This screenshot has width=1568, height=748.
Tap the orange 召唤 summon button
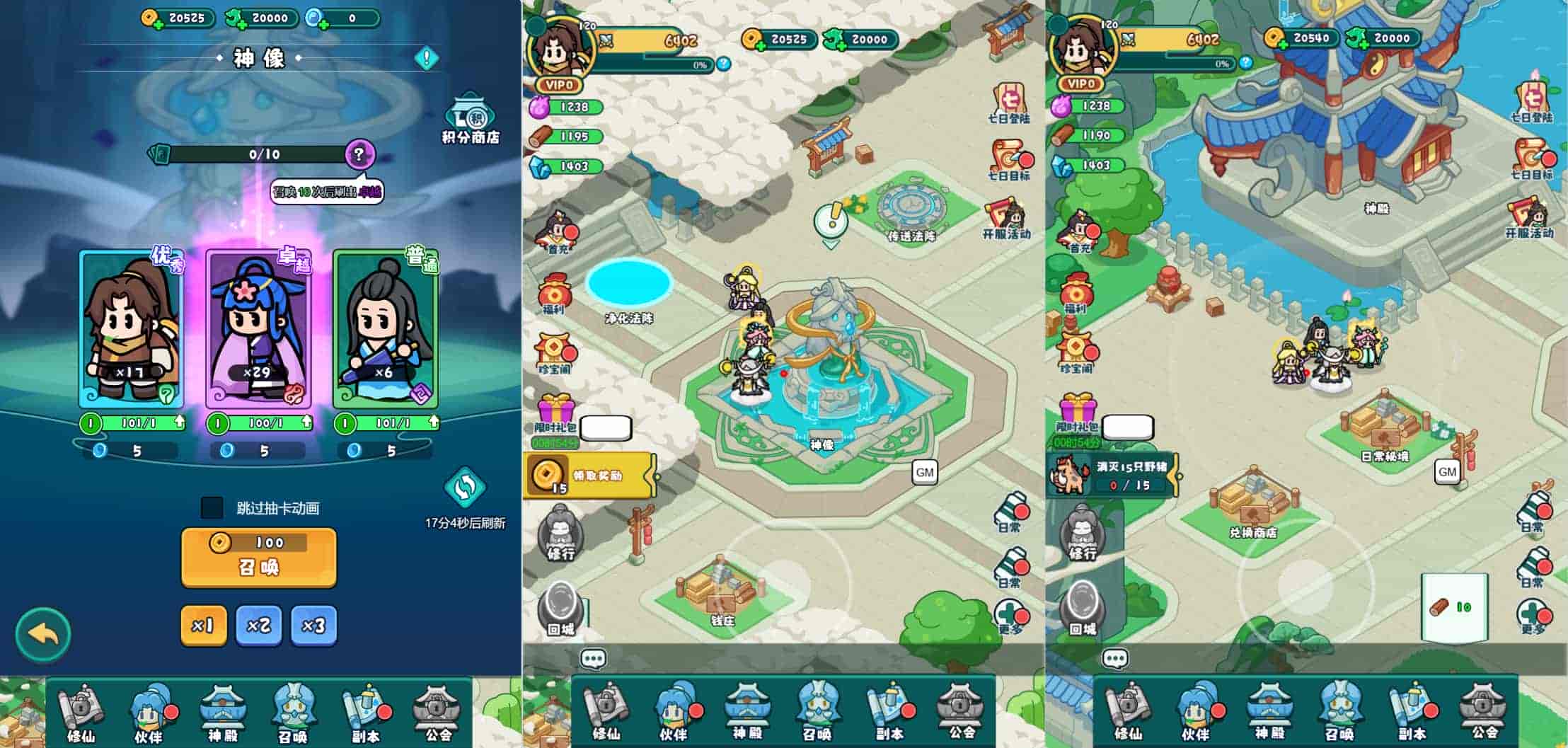[x=258, y=558]
